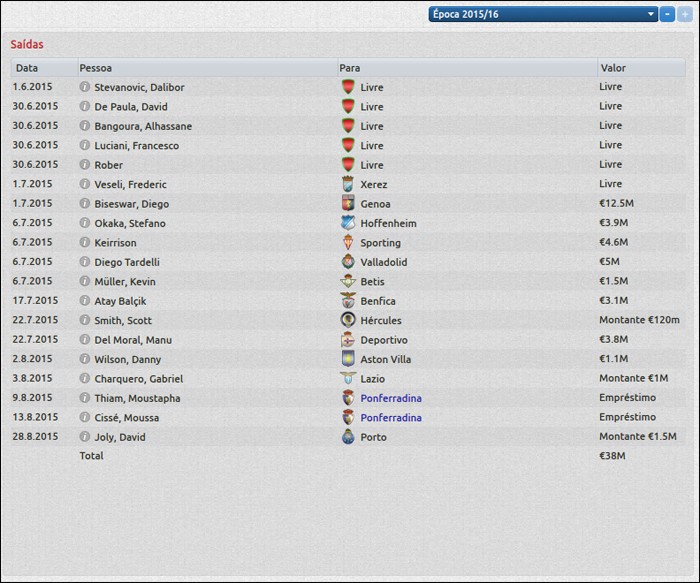Show info icon for Biseswar, Diego
The image size is (700, 583).
tap(85, 204)
